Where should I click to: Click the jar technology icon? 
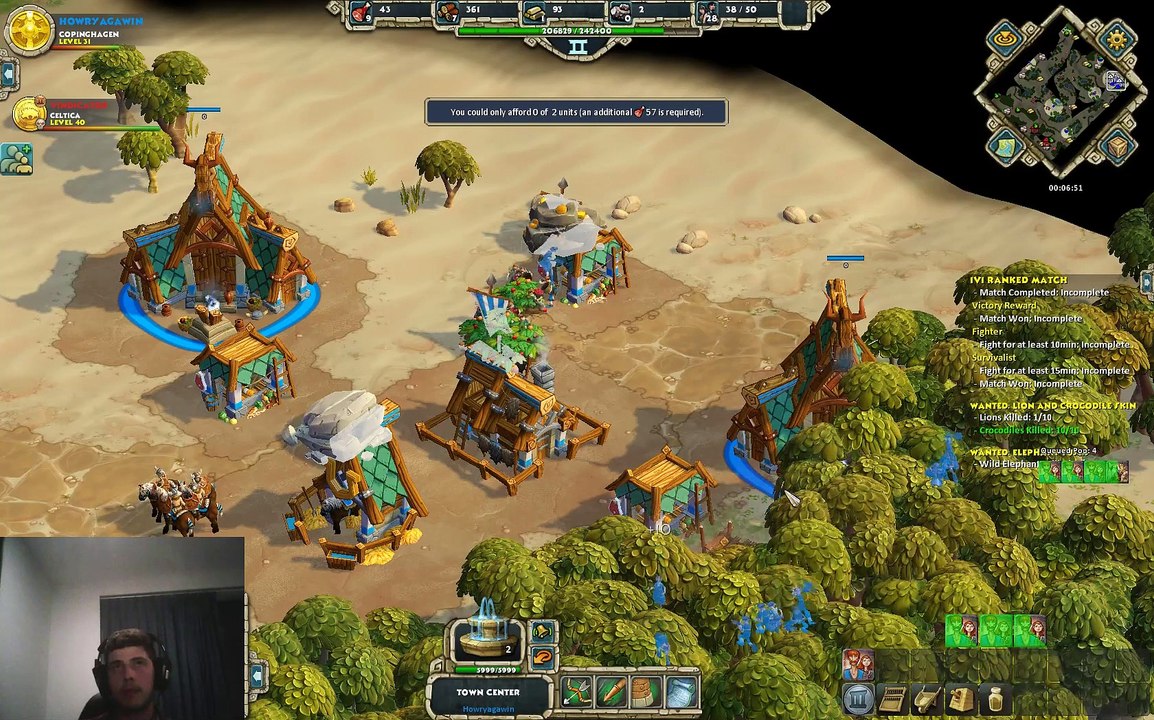point(994,698)
